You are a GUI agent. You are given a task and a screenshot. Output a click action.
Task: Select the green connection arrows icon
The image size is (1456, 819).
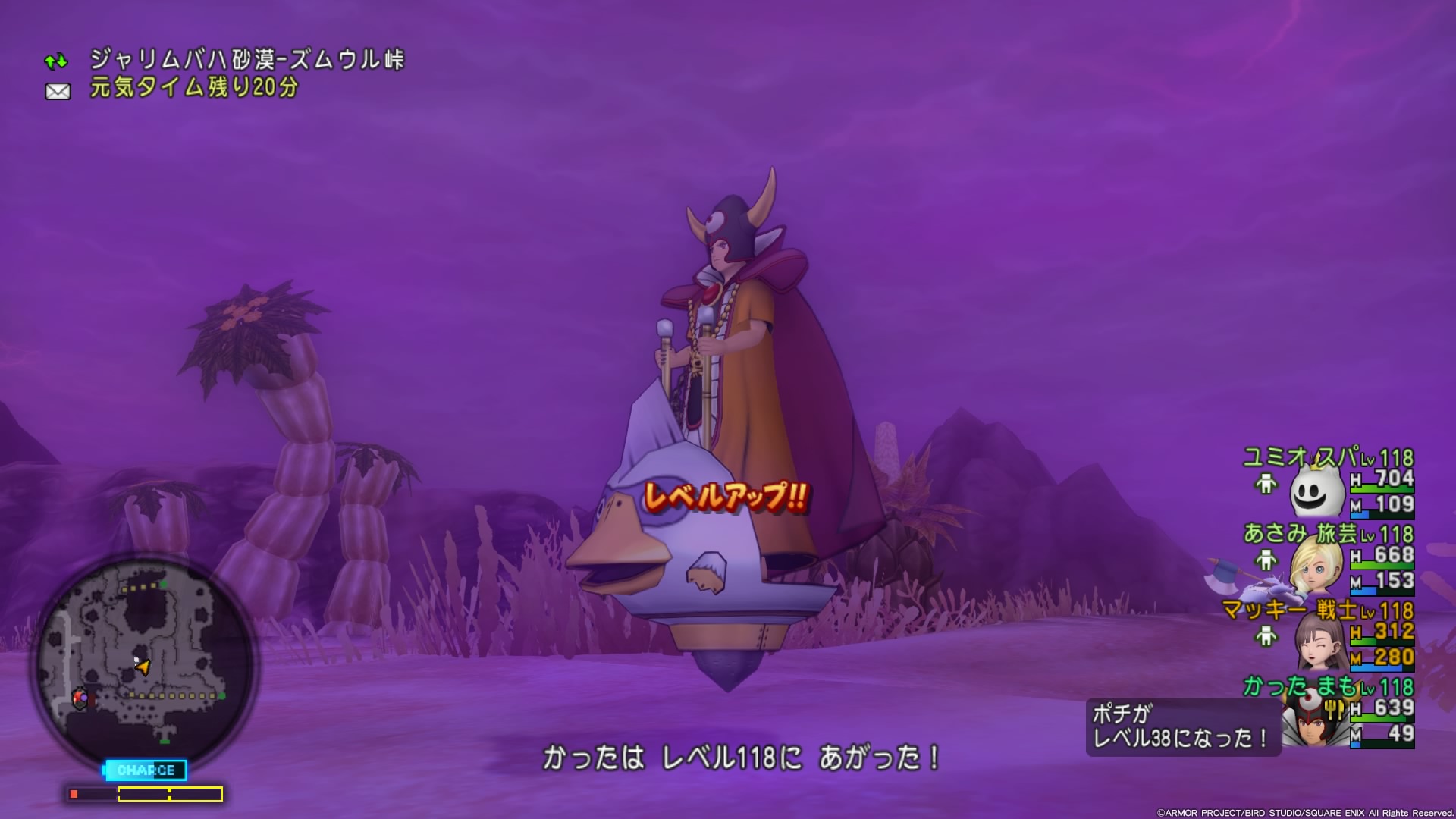click(x=56, y=61)
